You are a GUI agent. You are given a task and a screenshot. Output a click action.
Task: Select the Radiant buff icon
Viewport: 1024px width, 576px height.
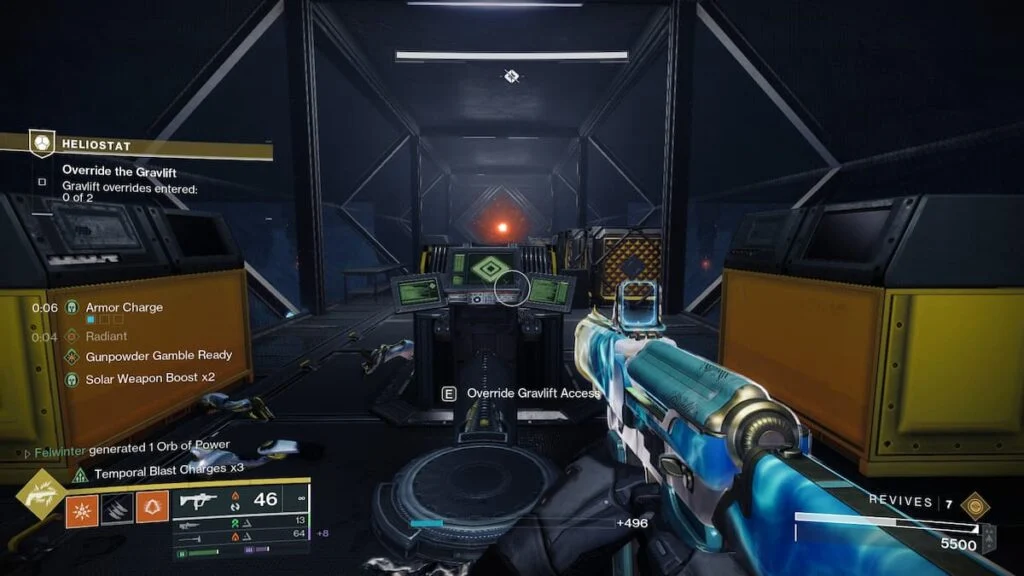[x=72, y=337]
